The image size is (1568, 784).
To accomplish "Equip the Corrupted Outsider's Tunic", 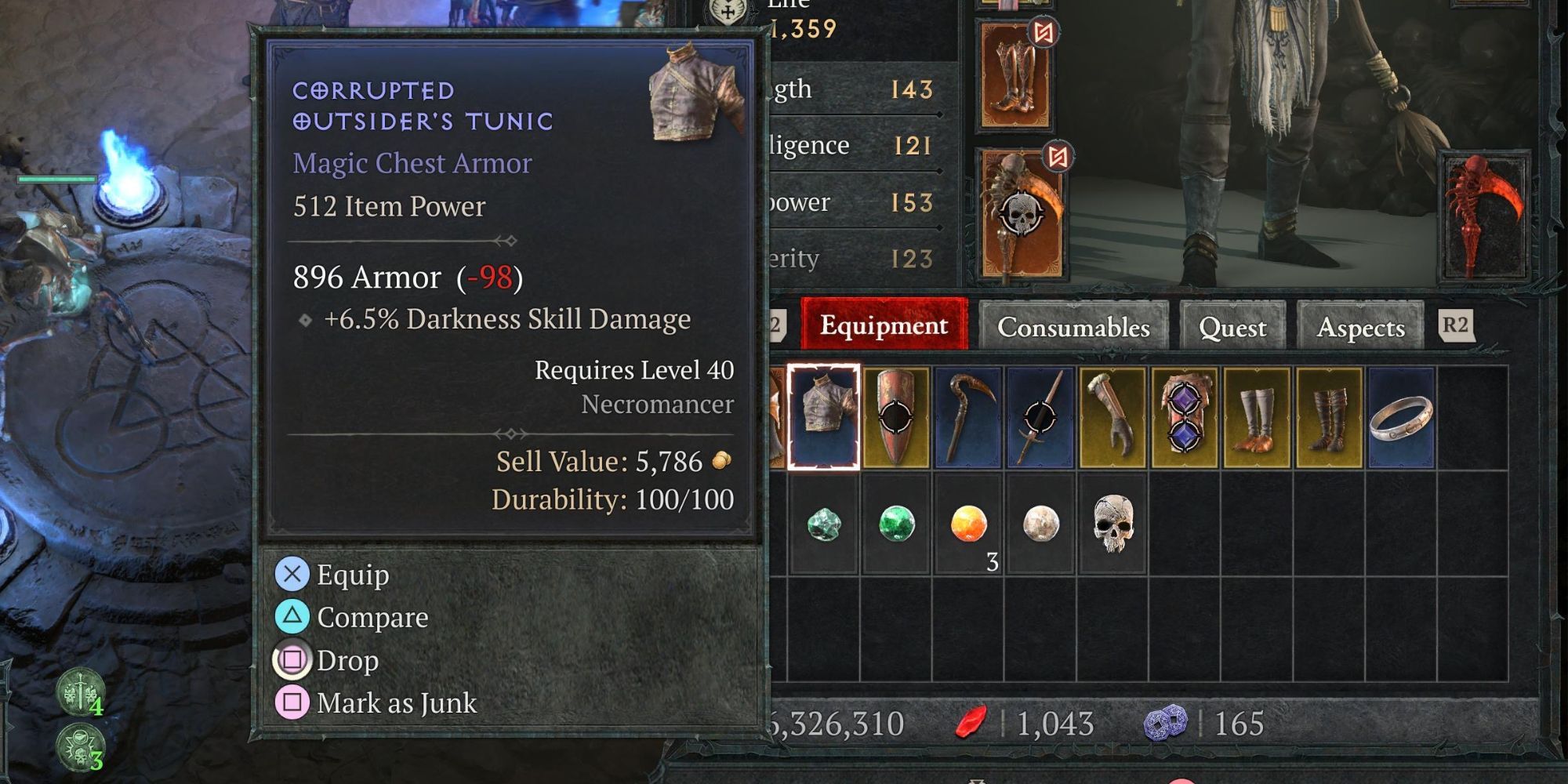I will (x=350, y=575).
